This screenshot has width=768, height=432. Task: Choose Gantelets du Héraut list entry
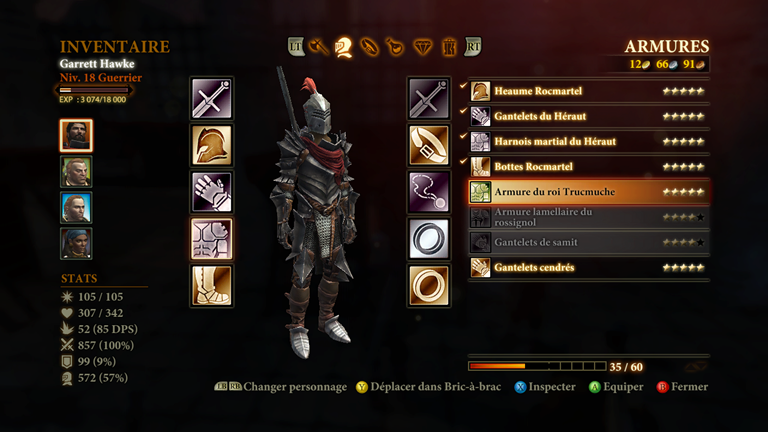(x=588, y=116)
